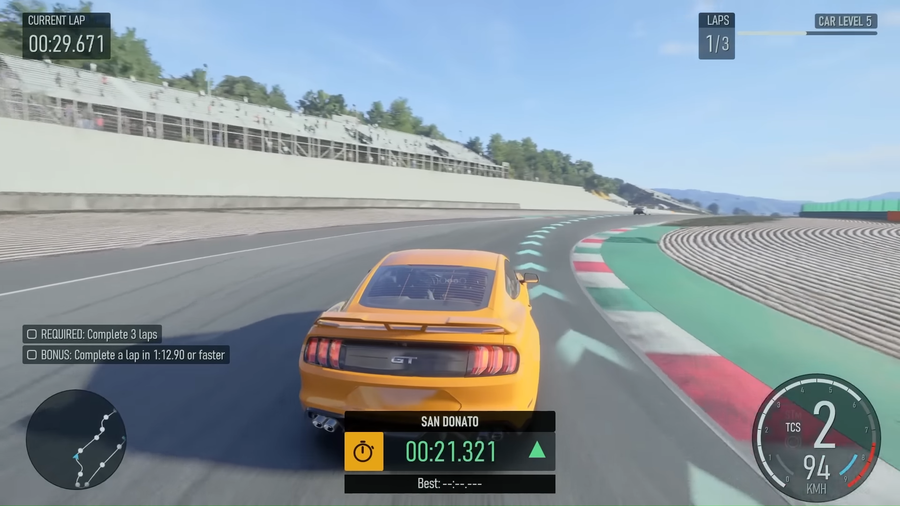Select the required Complete 3 laps objective
900x506 pixels.
tap(92, 334)
